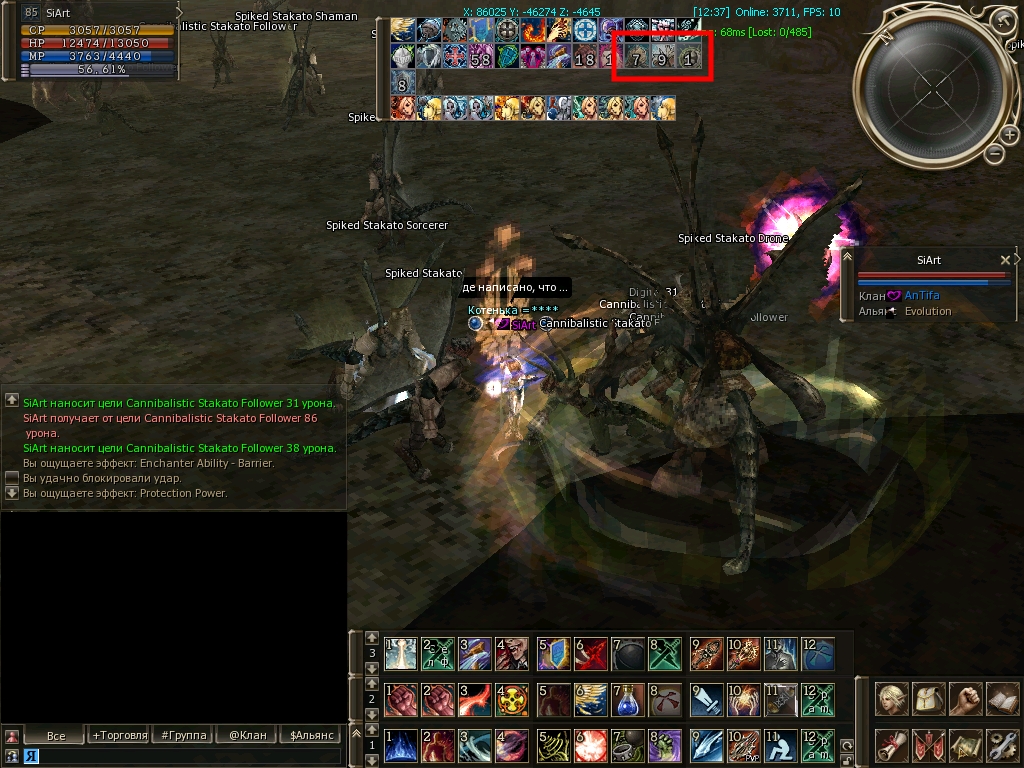Viewport: 1024px width, 768px height.
Task: Activate the blue flame skill on bar 1
Action: (401, 746)
